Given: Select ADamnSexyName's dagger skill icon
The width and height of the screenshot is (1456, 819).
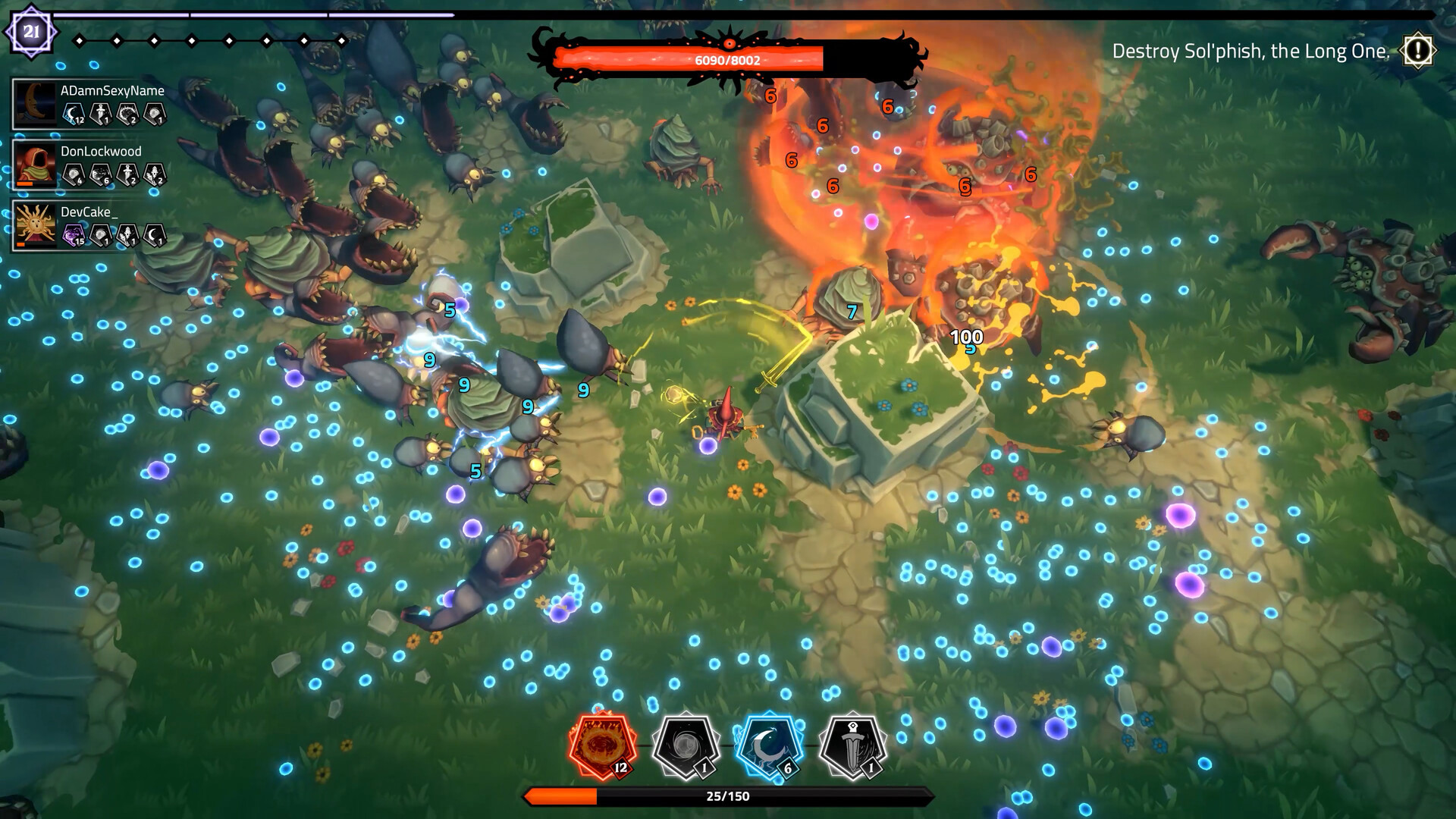Looking at the screenshot, I should click(100, 113).
